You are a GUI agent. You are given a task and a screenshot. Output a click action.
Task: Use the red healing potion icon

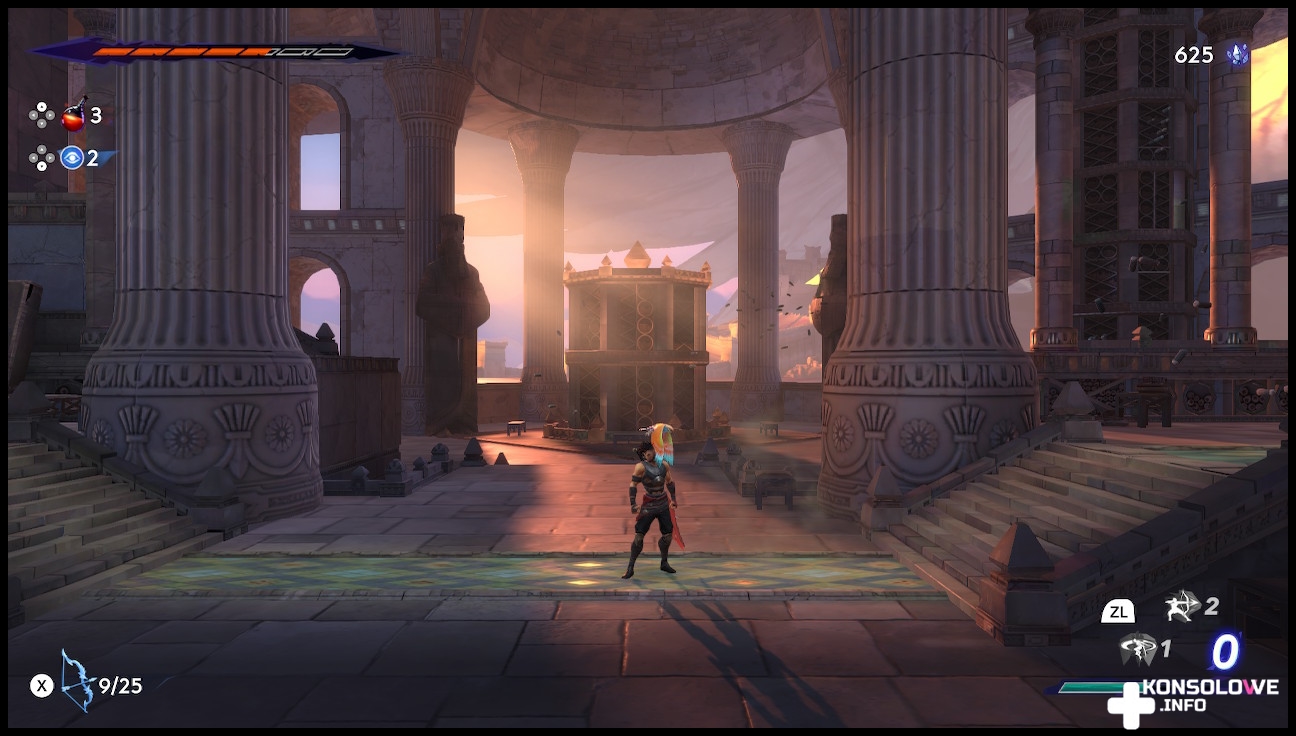point(74,116)
